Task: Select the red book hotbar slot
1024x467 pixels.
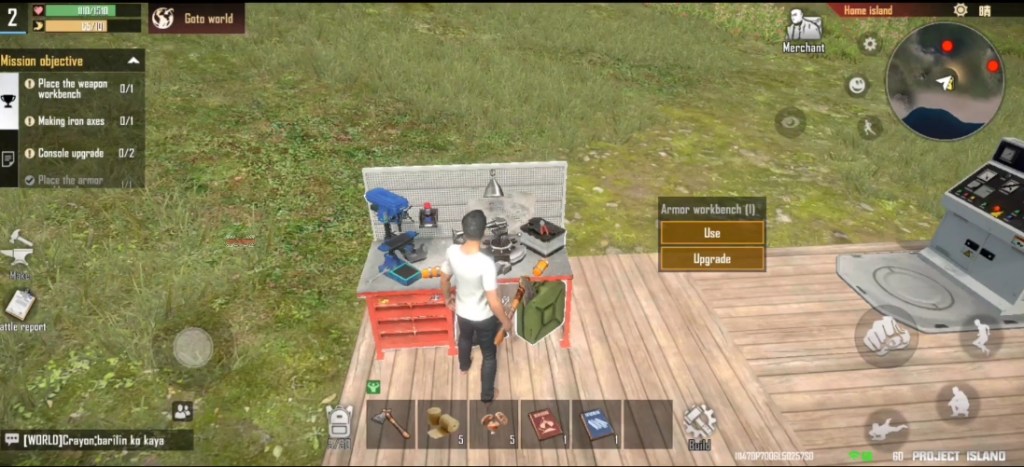Action: (x=546, y=424)
